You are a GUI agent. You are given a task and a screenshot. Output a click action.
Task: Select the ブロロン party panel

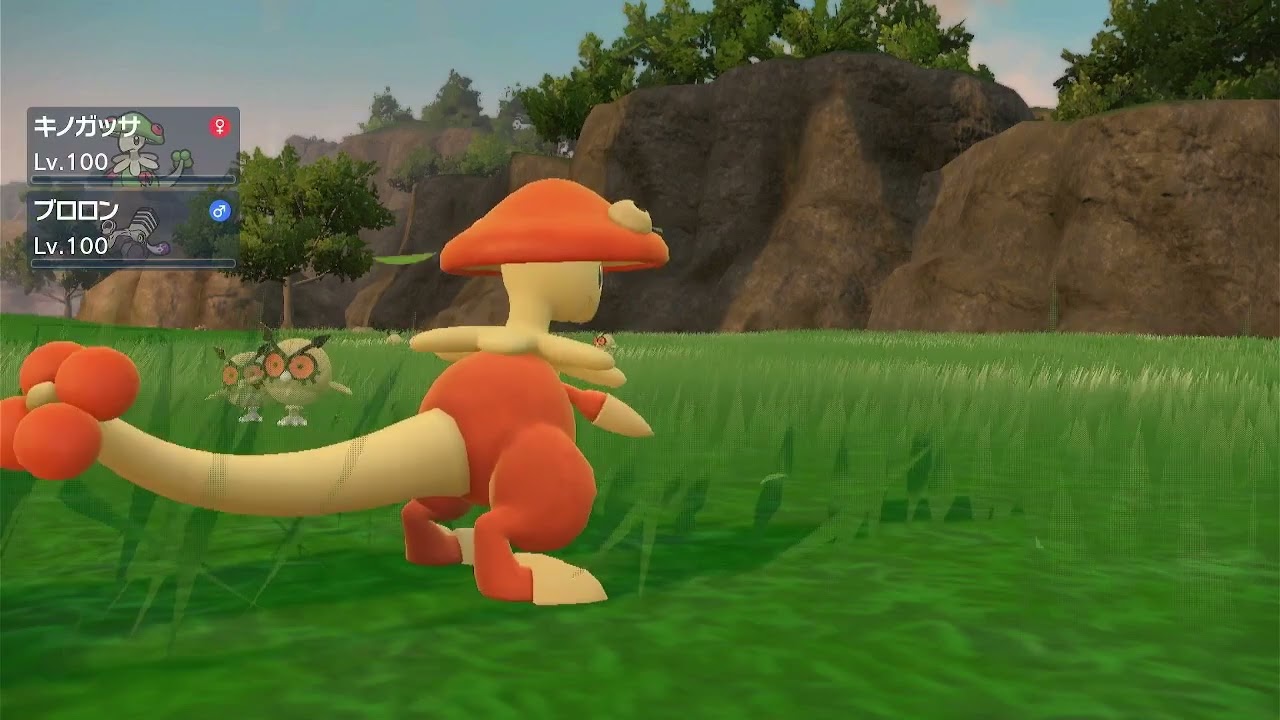pos(133,230)
